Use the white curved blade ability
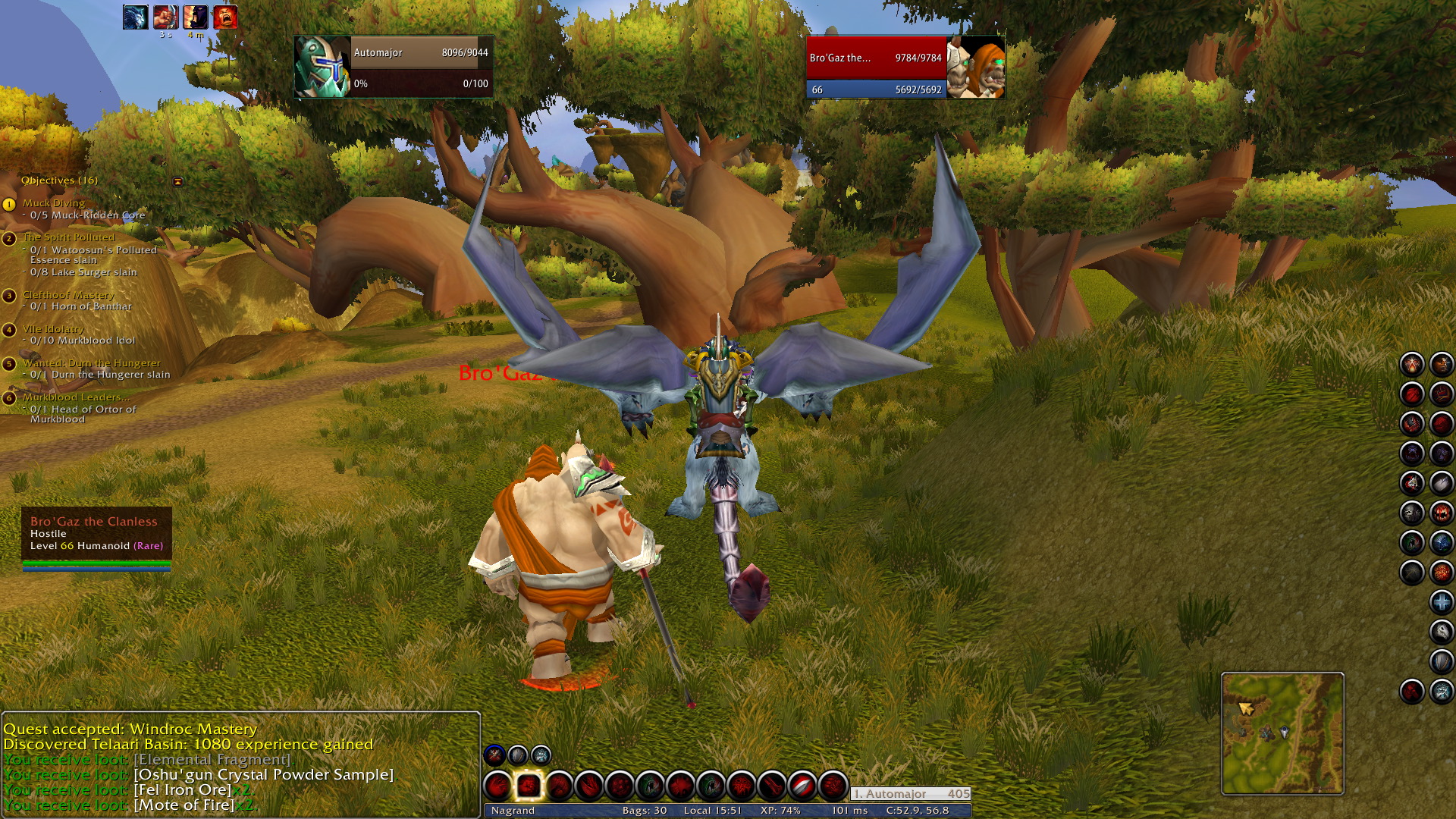This screenshot has width=1456, height=819. (x=802, y=786)
